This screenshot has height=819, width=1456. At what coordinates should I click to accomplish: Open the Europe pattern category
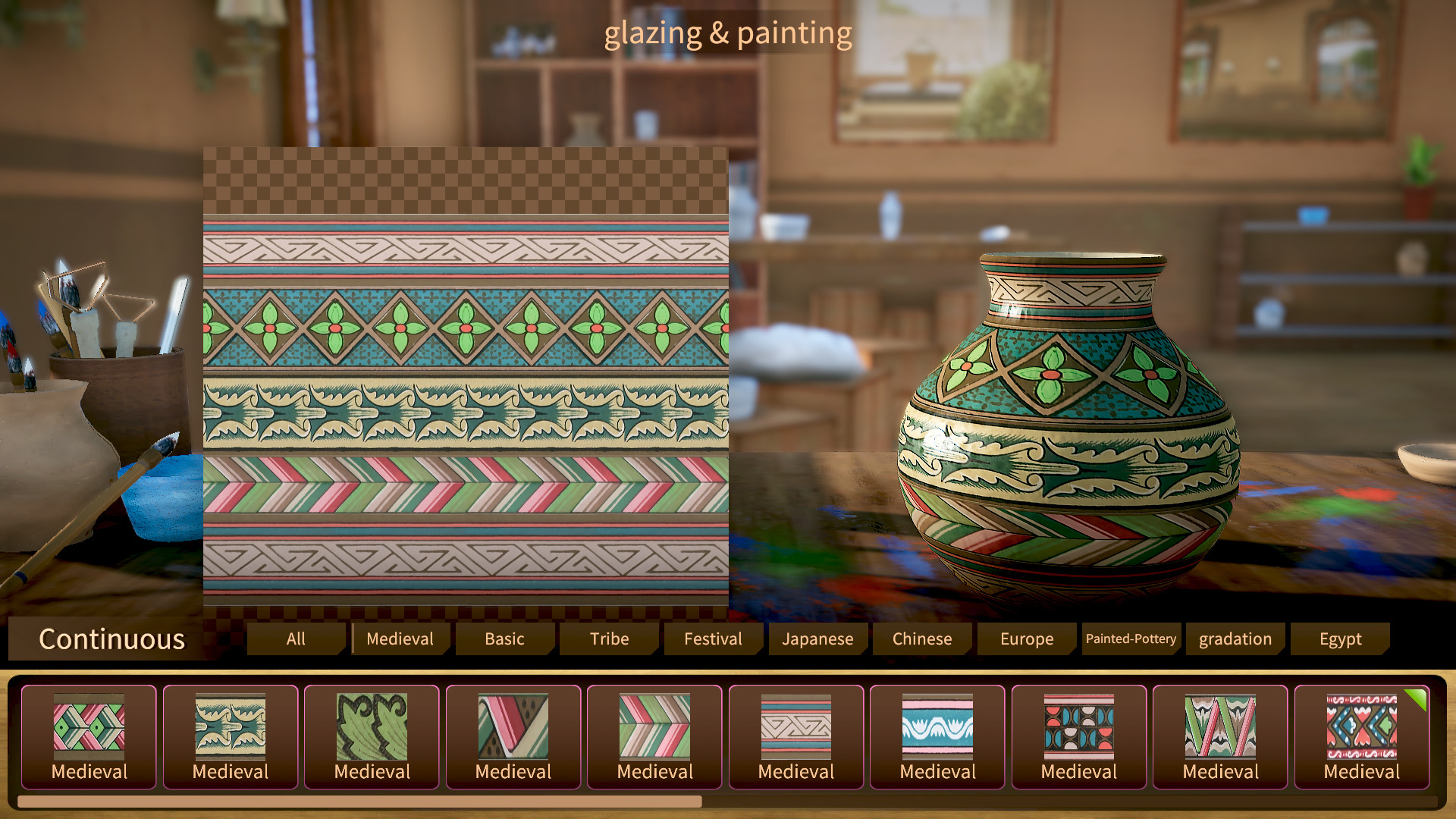(x=1026, y=639)
